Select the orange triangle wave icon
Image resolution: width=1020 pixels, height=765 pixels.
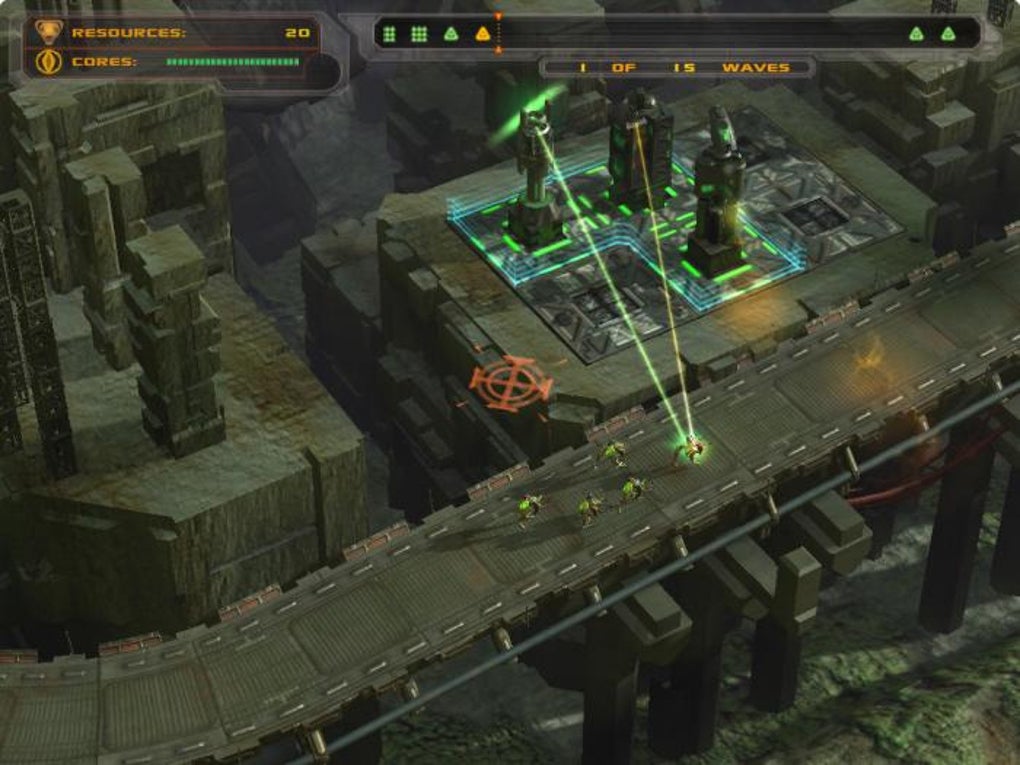point(483,34)
